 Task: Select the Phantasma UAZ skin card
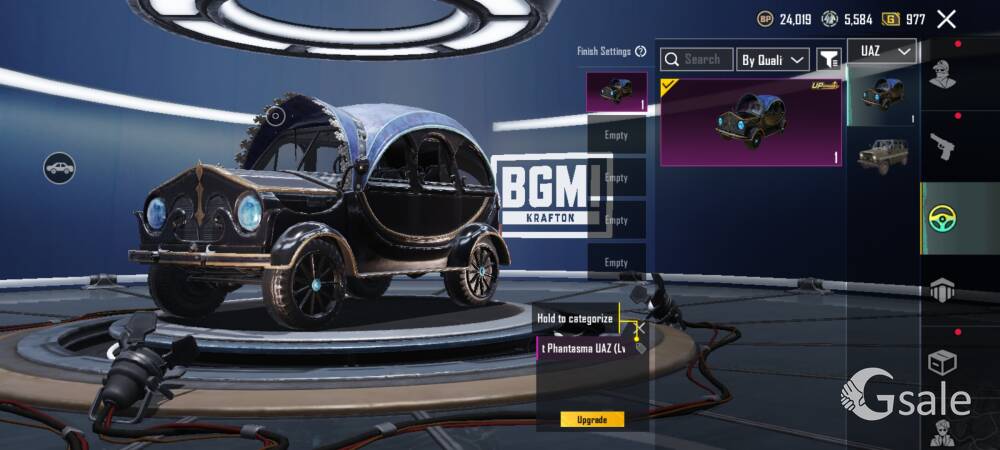(x=750, y=122)
